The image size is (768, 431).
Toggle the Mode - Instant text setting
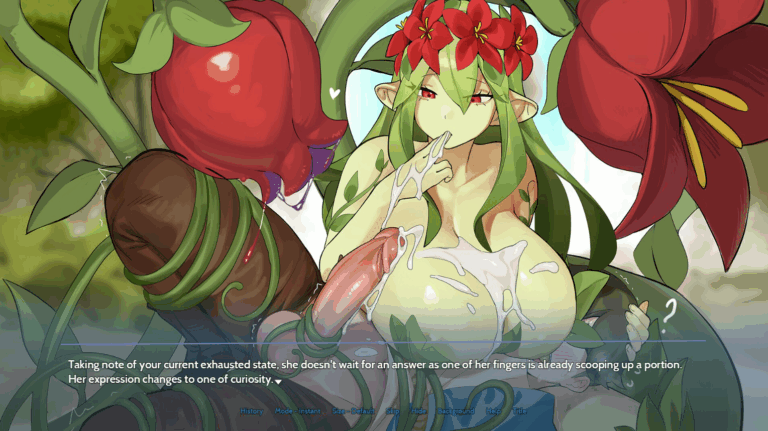tap(298, 411)
